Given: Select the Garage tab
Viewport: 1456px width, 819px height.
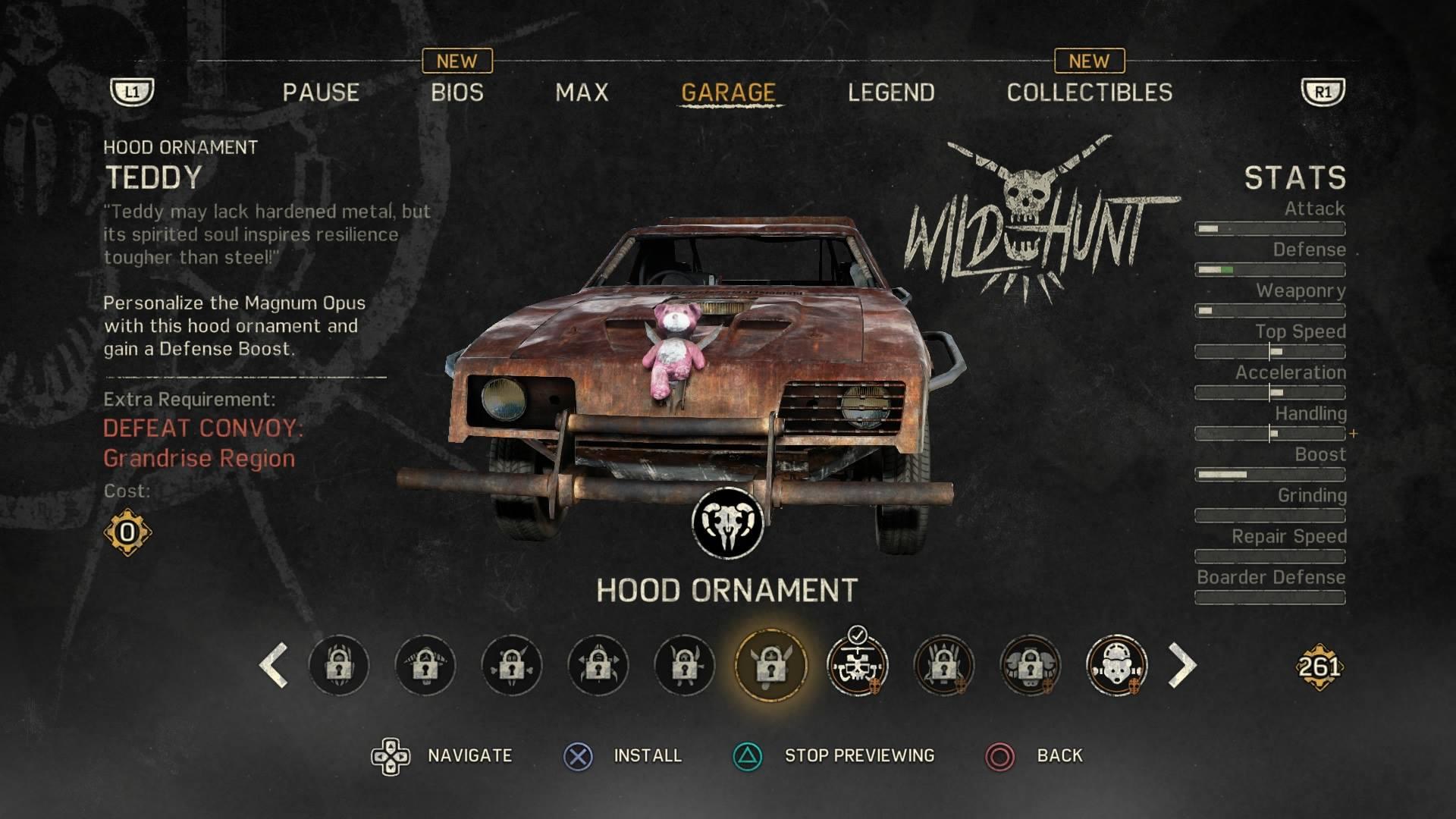Looking at the screenshot, I should click(x=728, y=93).
